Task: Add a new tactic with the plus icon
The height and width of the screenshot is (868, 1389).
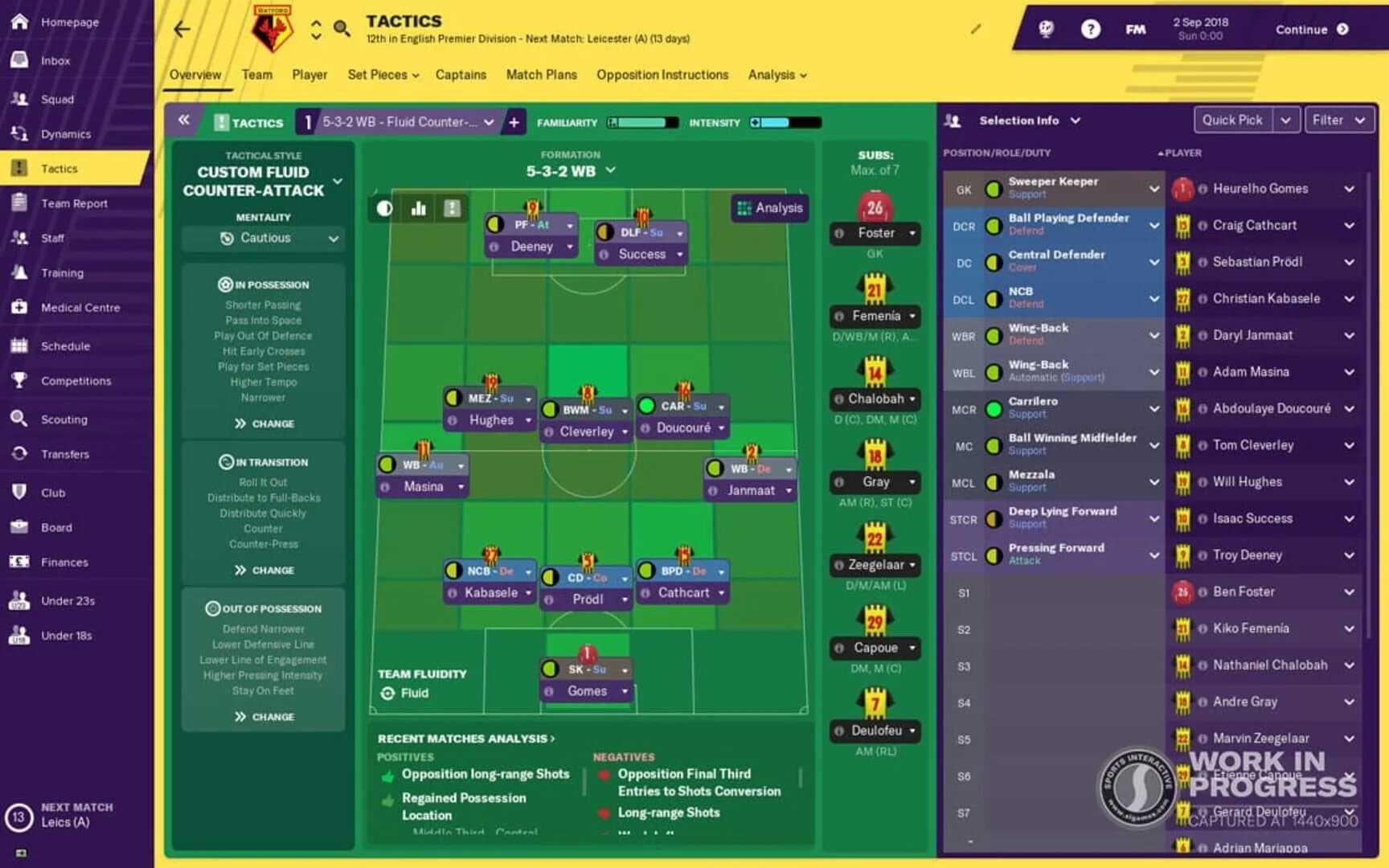Action: (514, 122)
